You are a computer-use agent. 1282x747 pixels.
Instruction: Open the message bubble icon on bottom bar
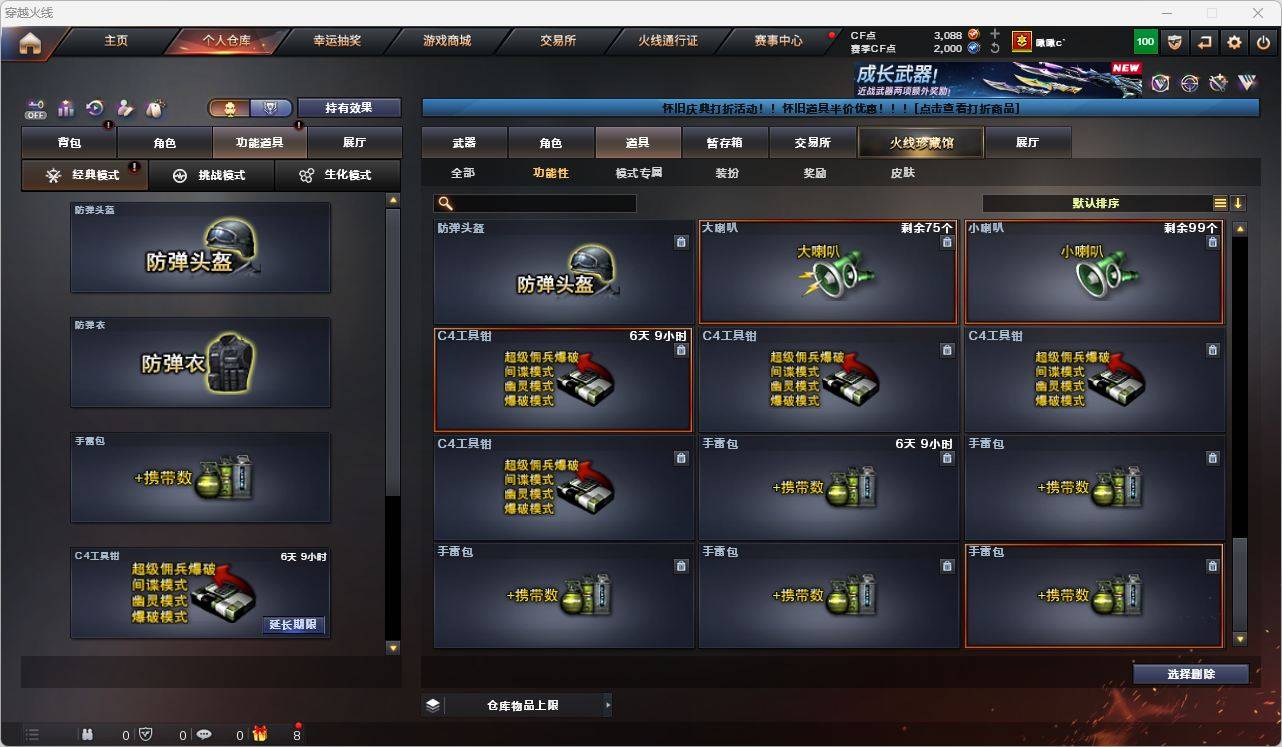(203, 734)
